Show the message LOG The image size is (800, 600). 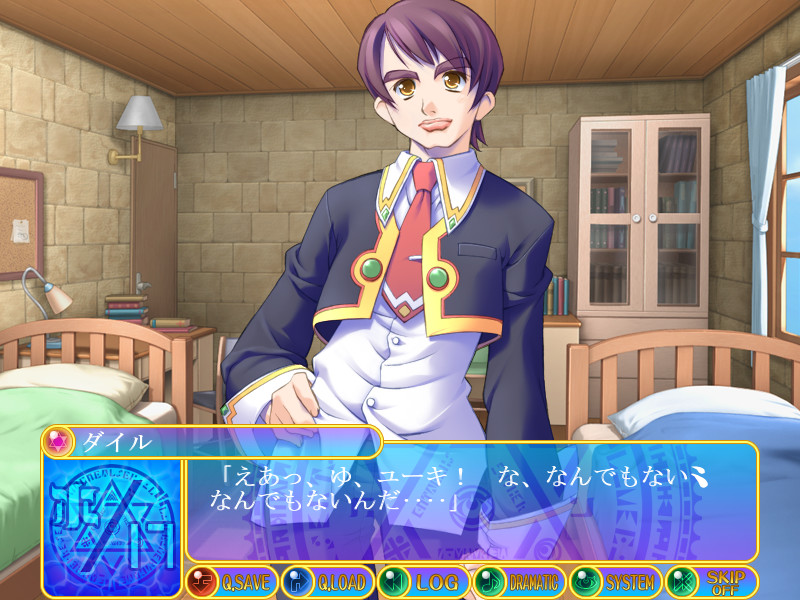click(x=422, y=581)
